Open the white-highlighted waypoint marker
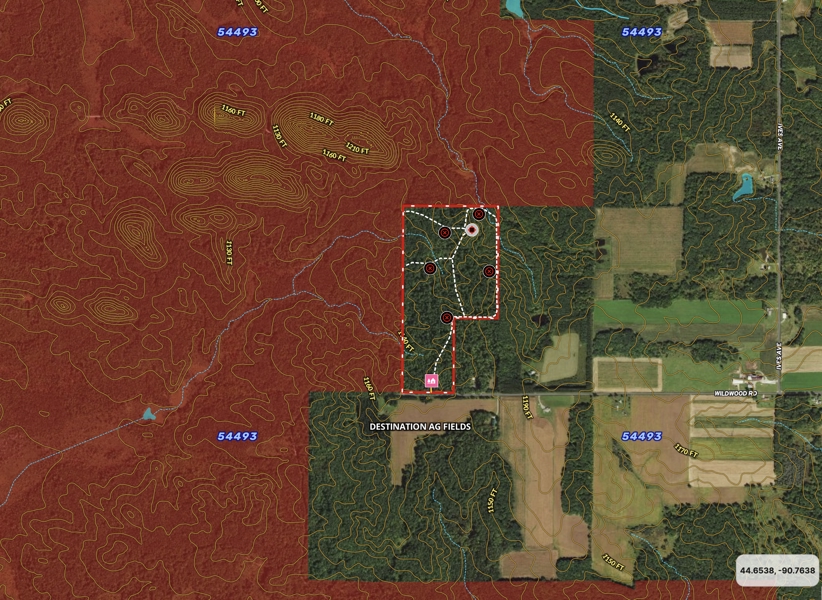The image size is (822, 600). pyautogui.click(x=472, y=229)
